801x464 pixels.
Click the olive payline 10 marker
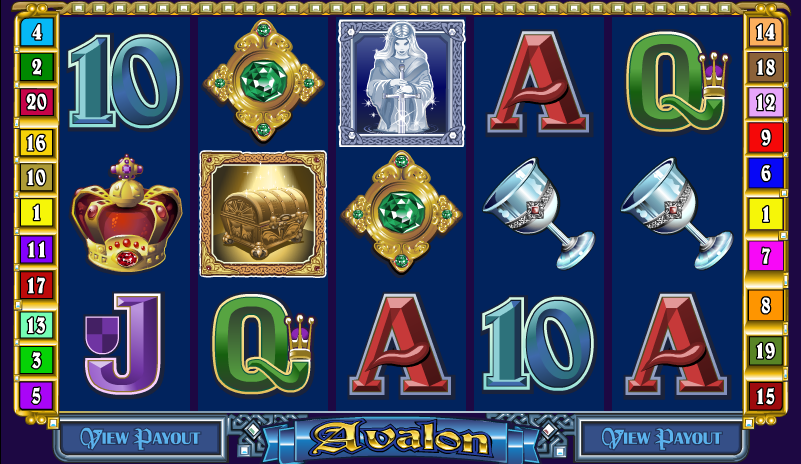click(36, 177)
